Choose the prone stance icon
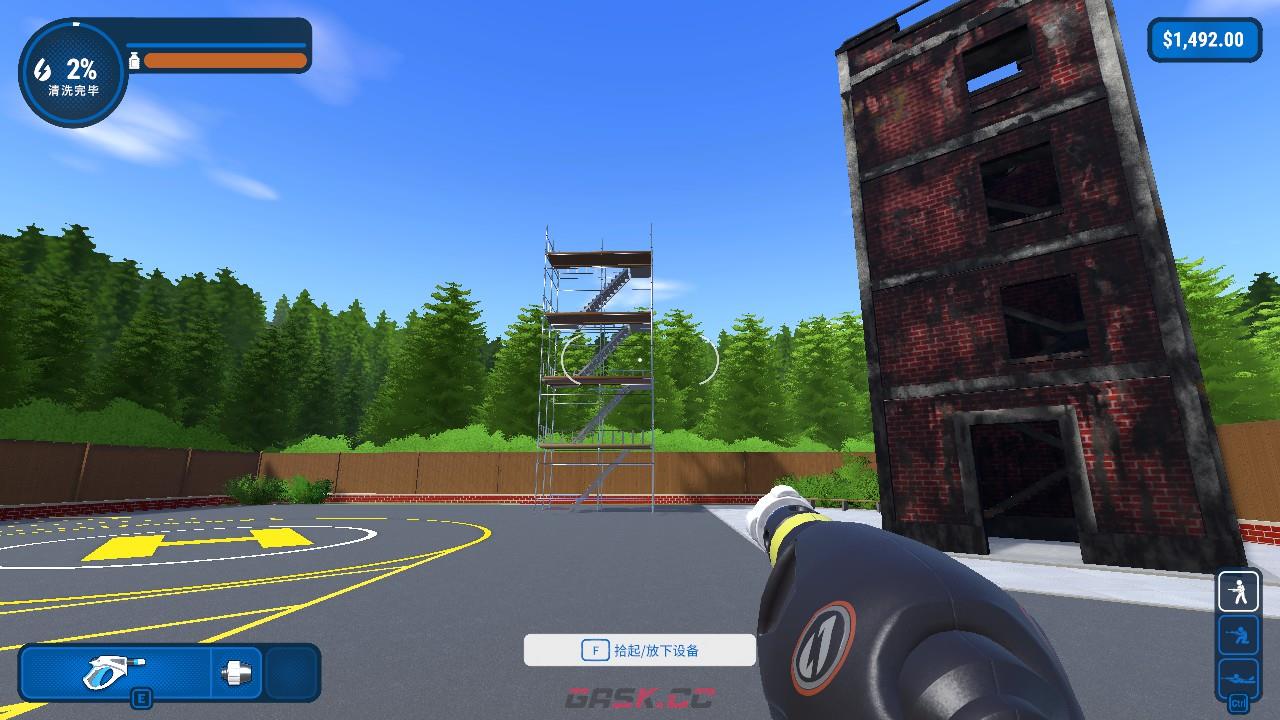The height and width of the screenshot is (720, 1280). (1238, 675)
